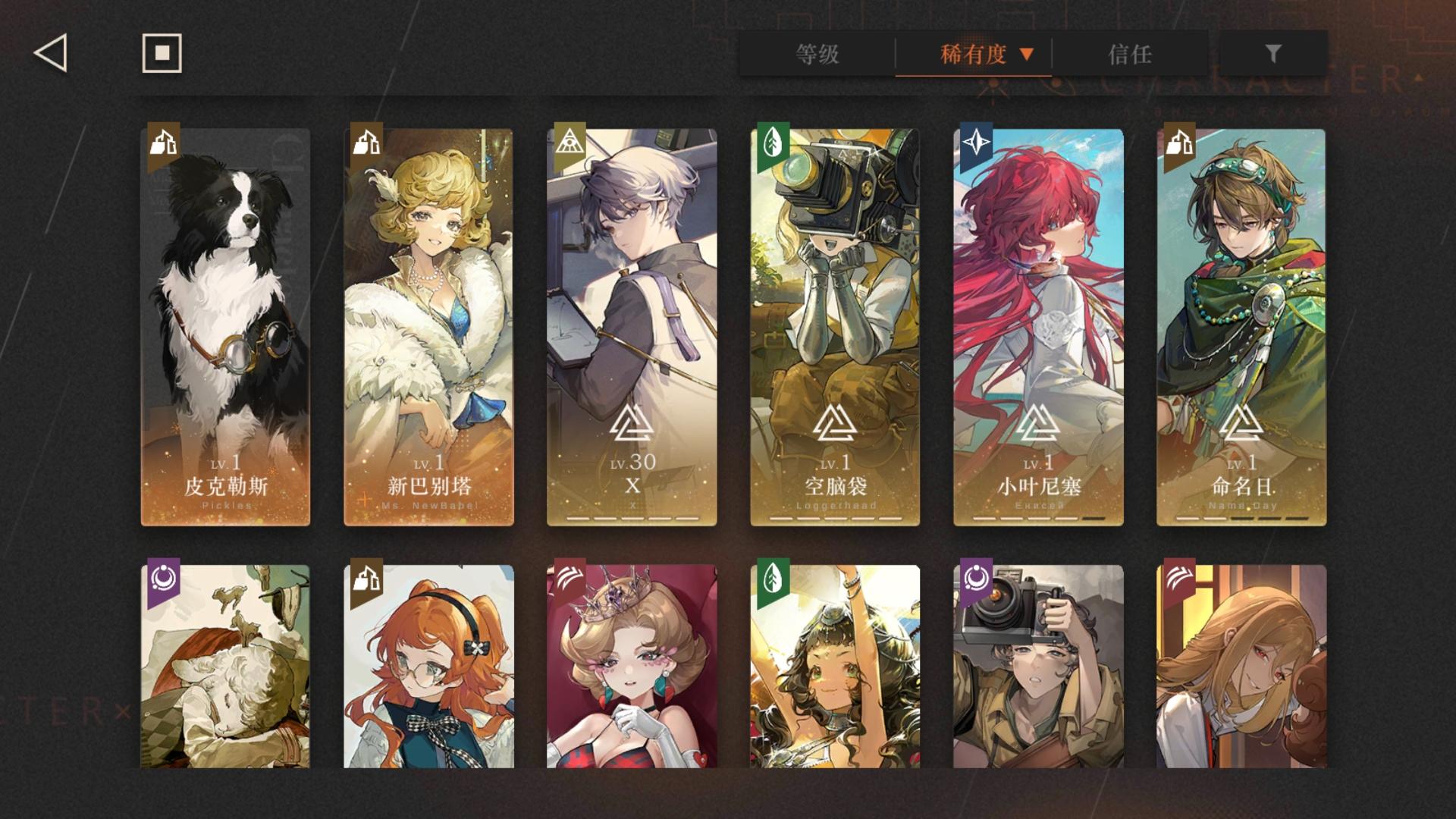The height and width of the screenshot is (819, 1456).
Task: Click the insight progress bar under X's card
Action: tap(632, 516)
